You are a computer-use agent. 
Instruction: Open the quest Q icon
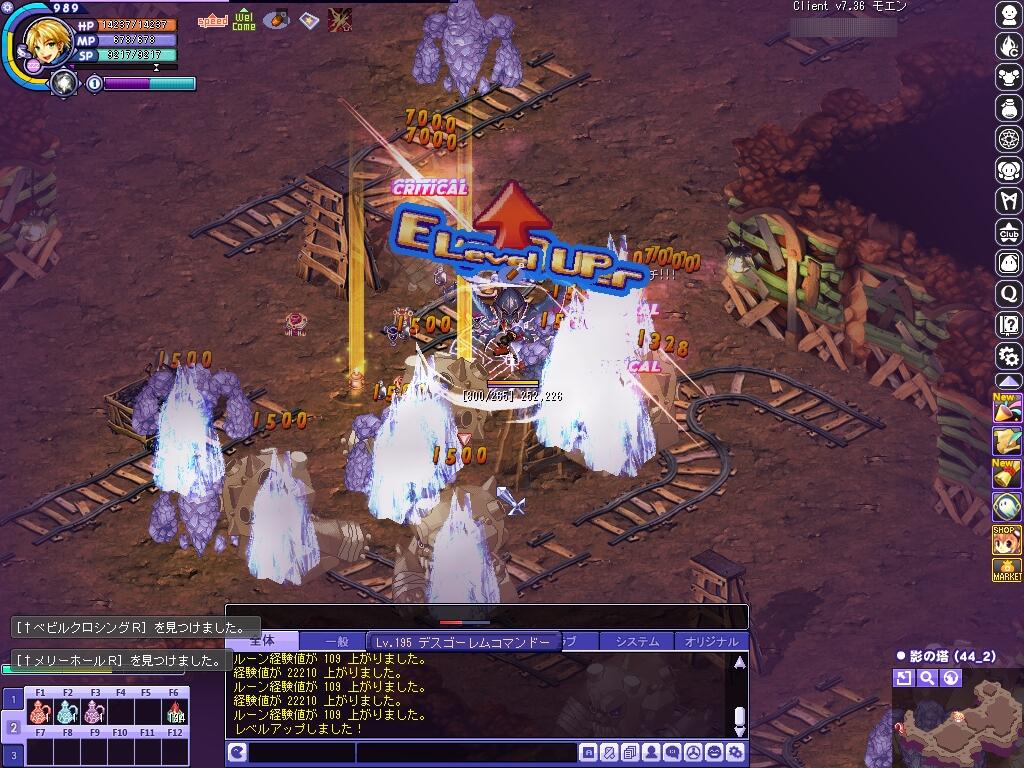pyautogui.click(x=1008, y=294)
